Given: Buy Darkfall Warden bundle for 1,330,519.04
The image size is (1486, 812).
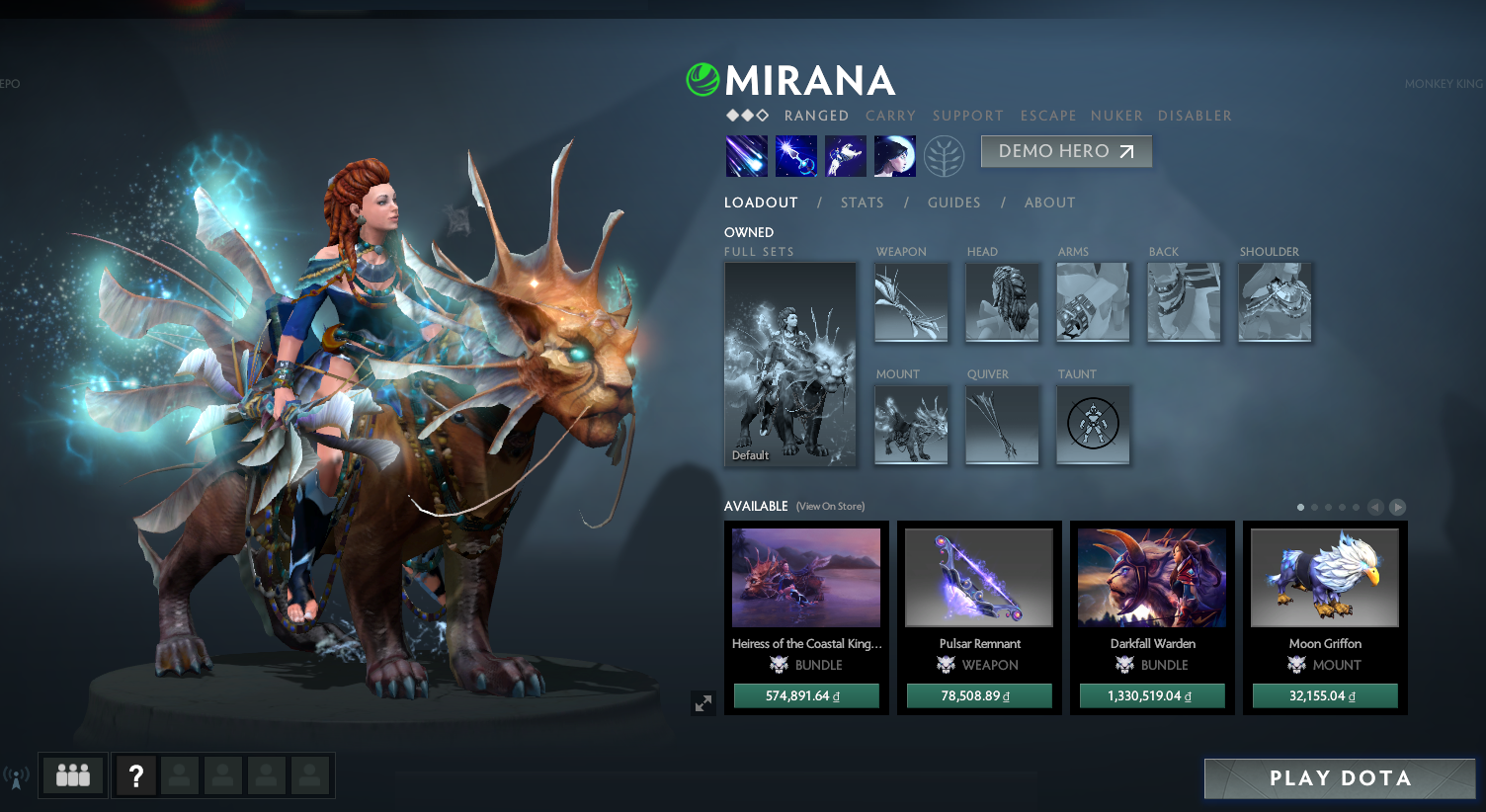Looking at the screenshot, I should (1152, 696).
